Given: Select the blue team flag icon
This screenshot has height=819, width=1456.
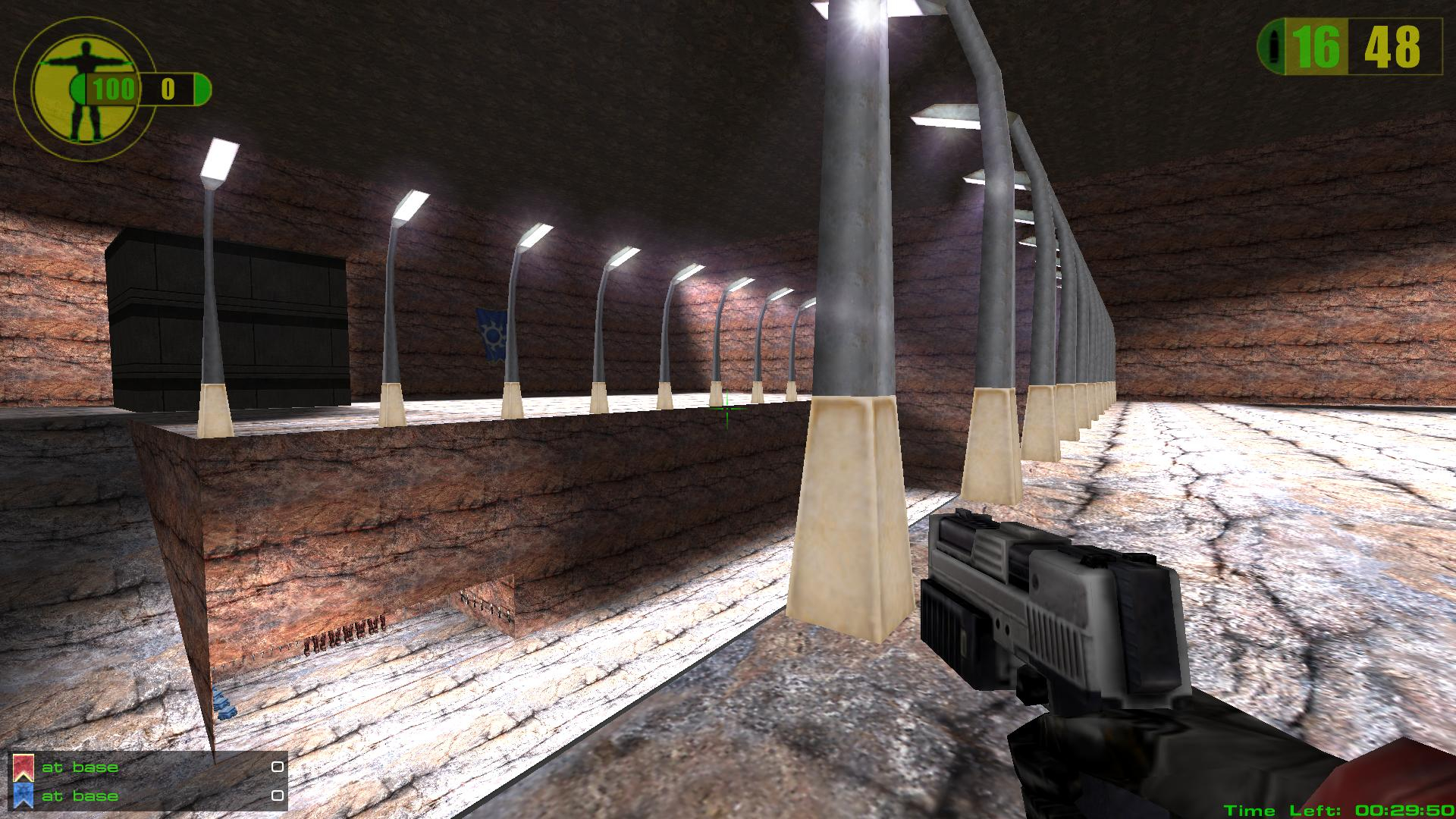Looking at the screenshot, I should pyautogui.click(x=24, y=795).
